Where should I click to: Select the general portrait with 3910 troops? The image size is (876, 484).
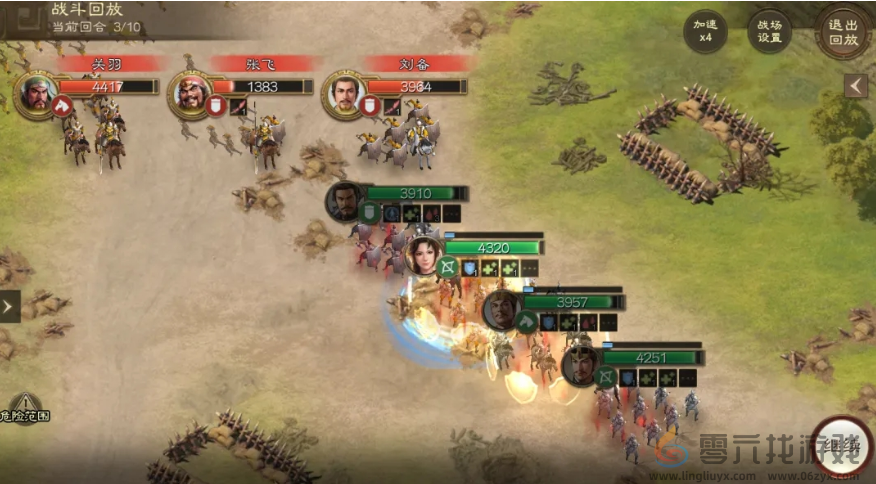click(x=344, y=201)
